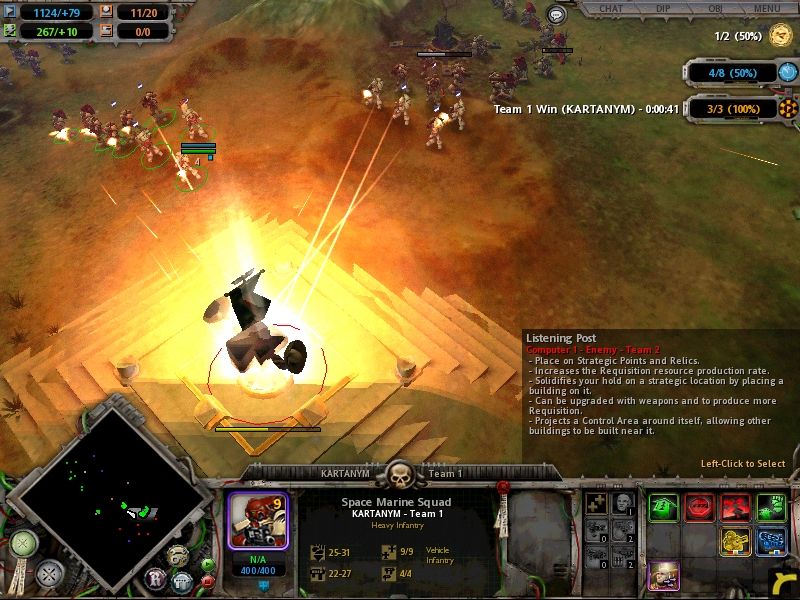
Task: Click the speech bubble chat icon
Action: (557, 15)
